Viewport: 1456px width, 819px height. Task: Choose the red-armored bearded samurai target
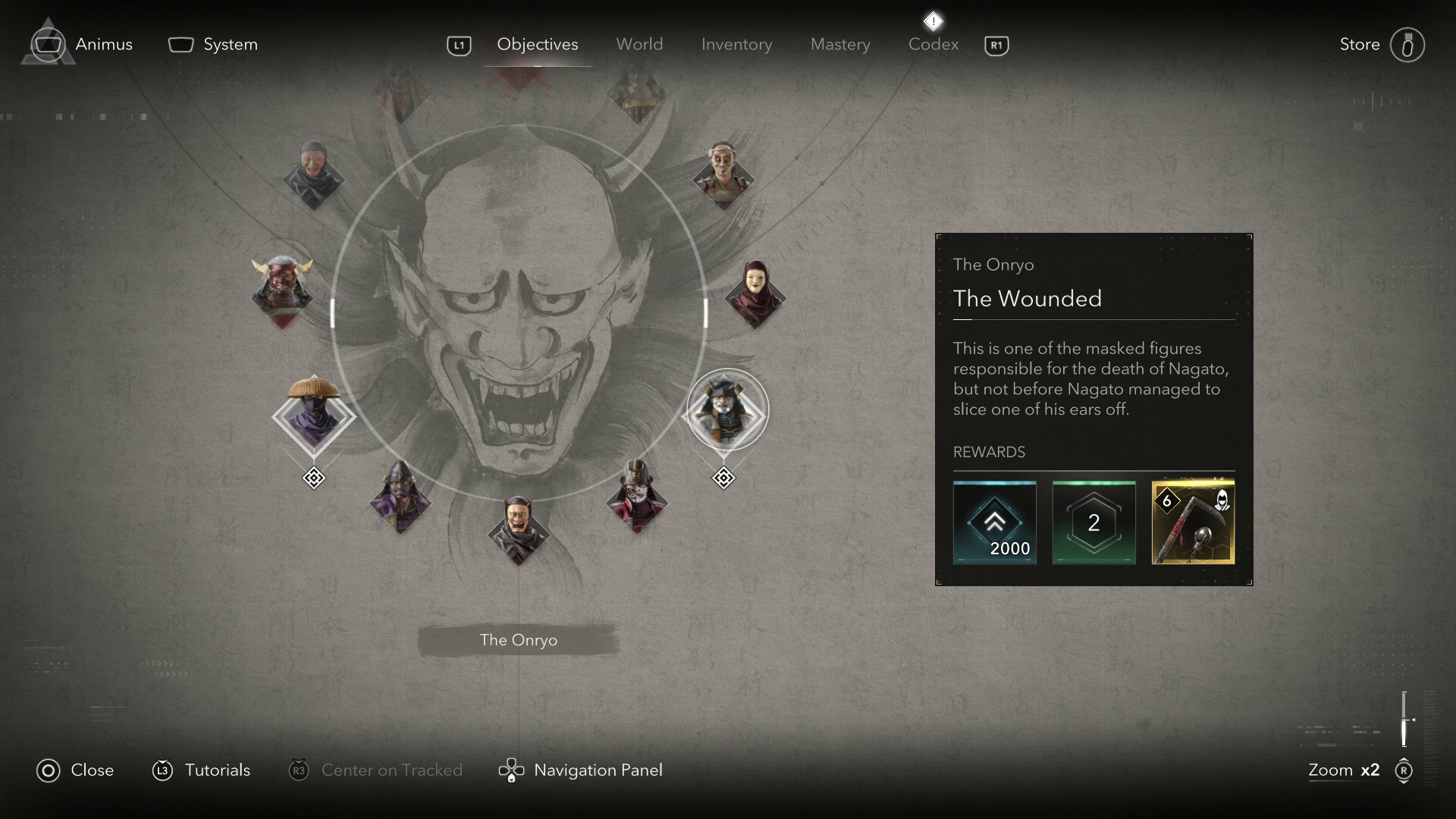[637, 497]
